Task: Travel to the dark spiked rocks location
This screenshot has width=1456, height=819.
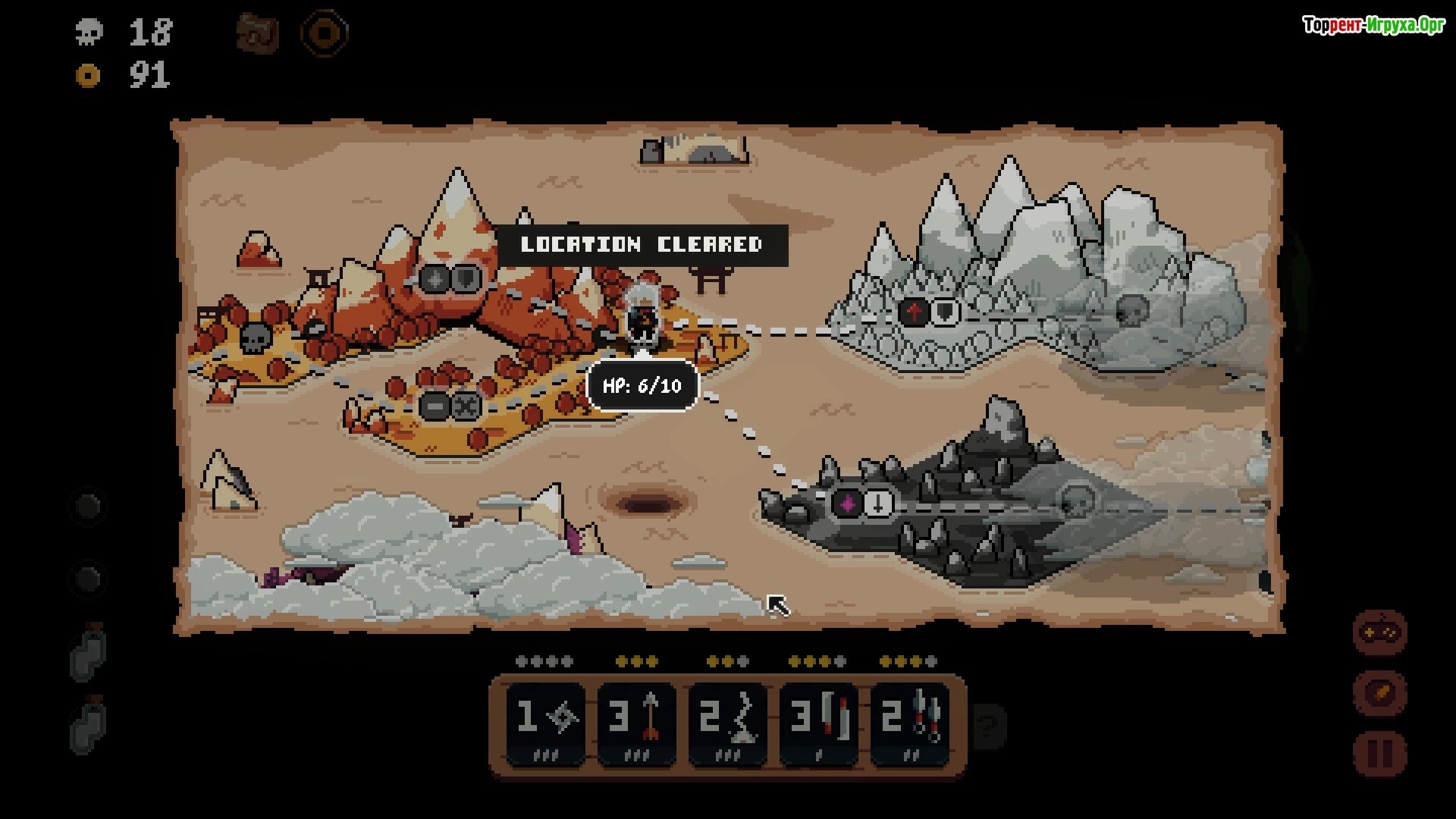Action: pyautogui.click(x=863, y=503)
